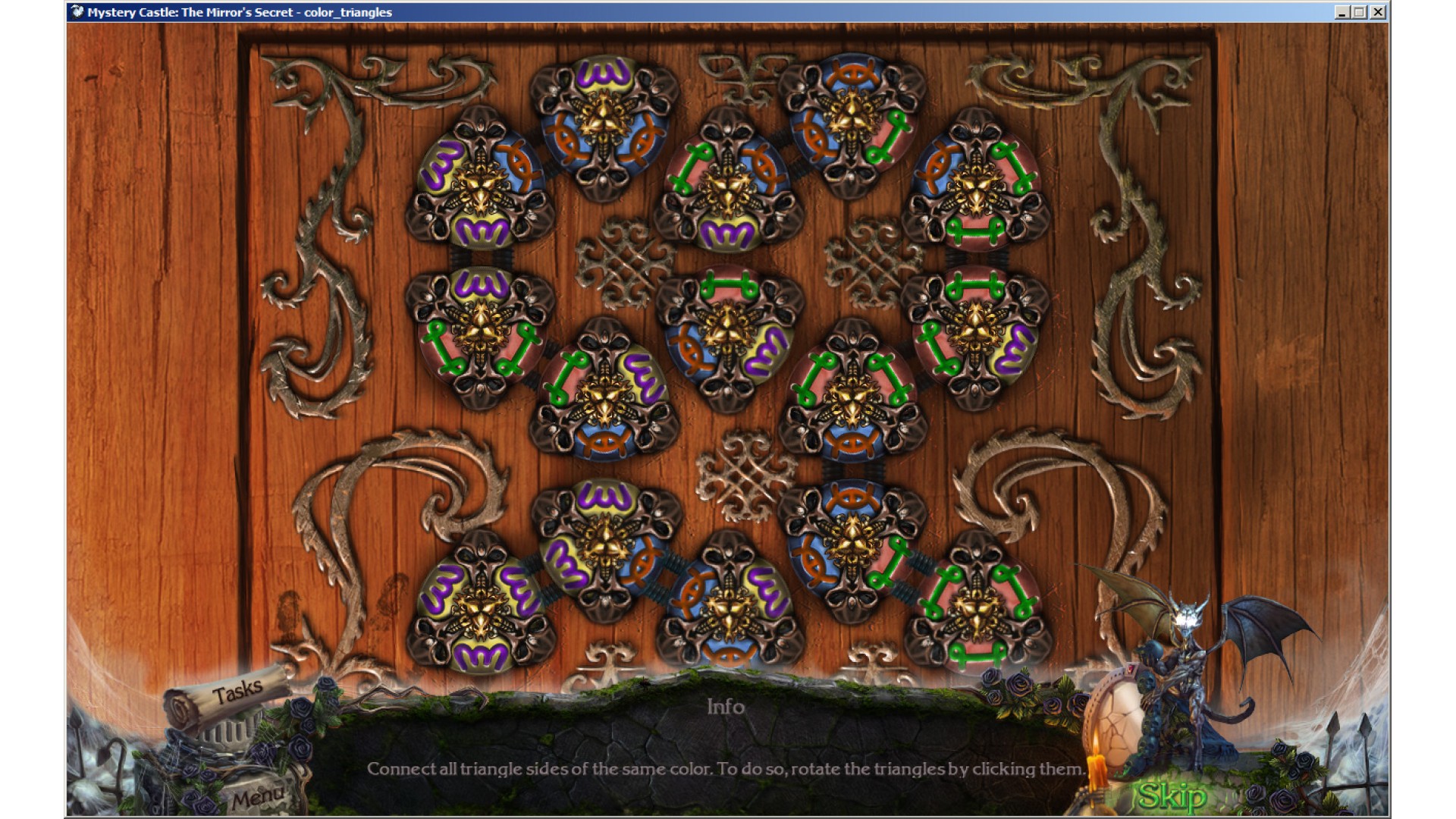Minimize the game window
The image size is (1456, 819).
[x=1341, y=12]
